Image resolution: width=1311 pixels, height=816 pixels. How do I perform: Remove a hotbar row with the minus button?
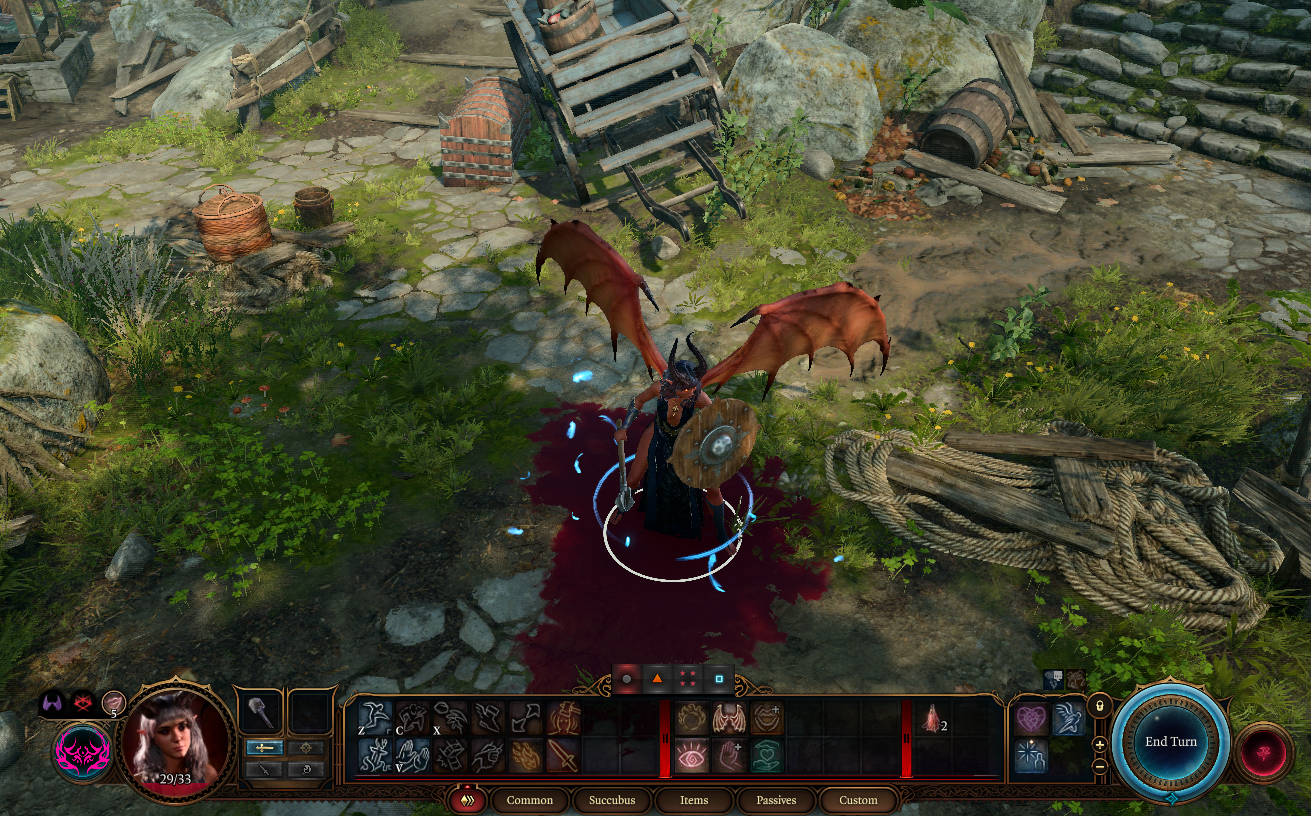[x=1099, y=766]
